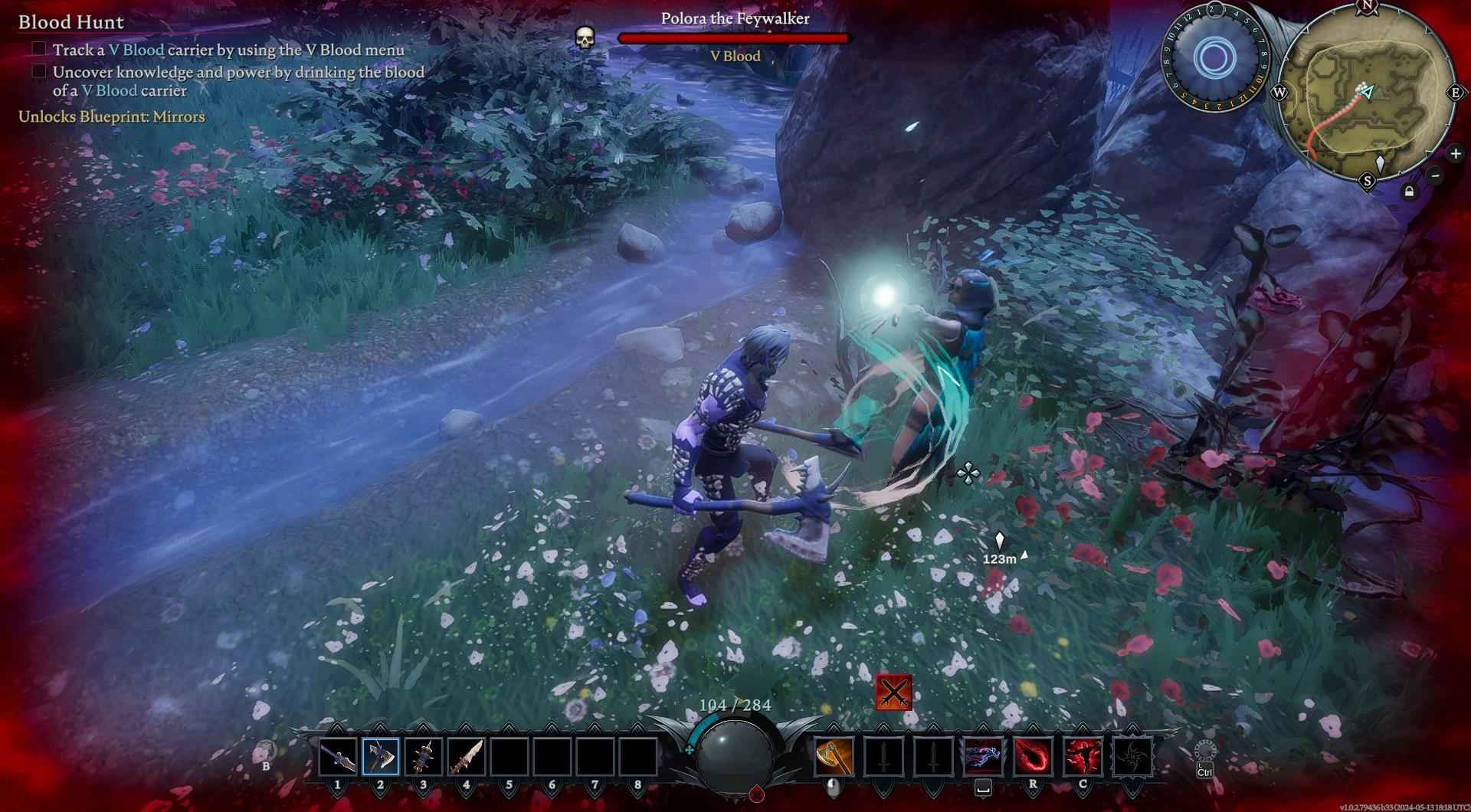Choose the serrated sword in slot 4
The height and width of the screenshot is (812, 1471).
tap(466, 757)
